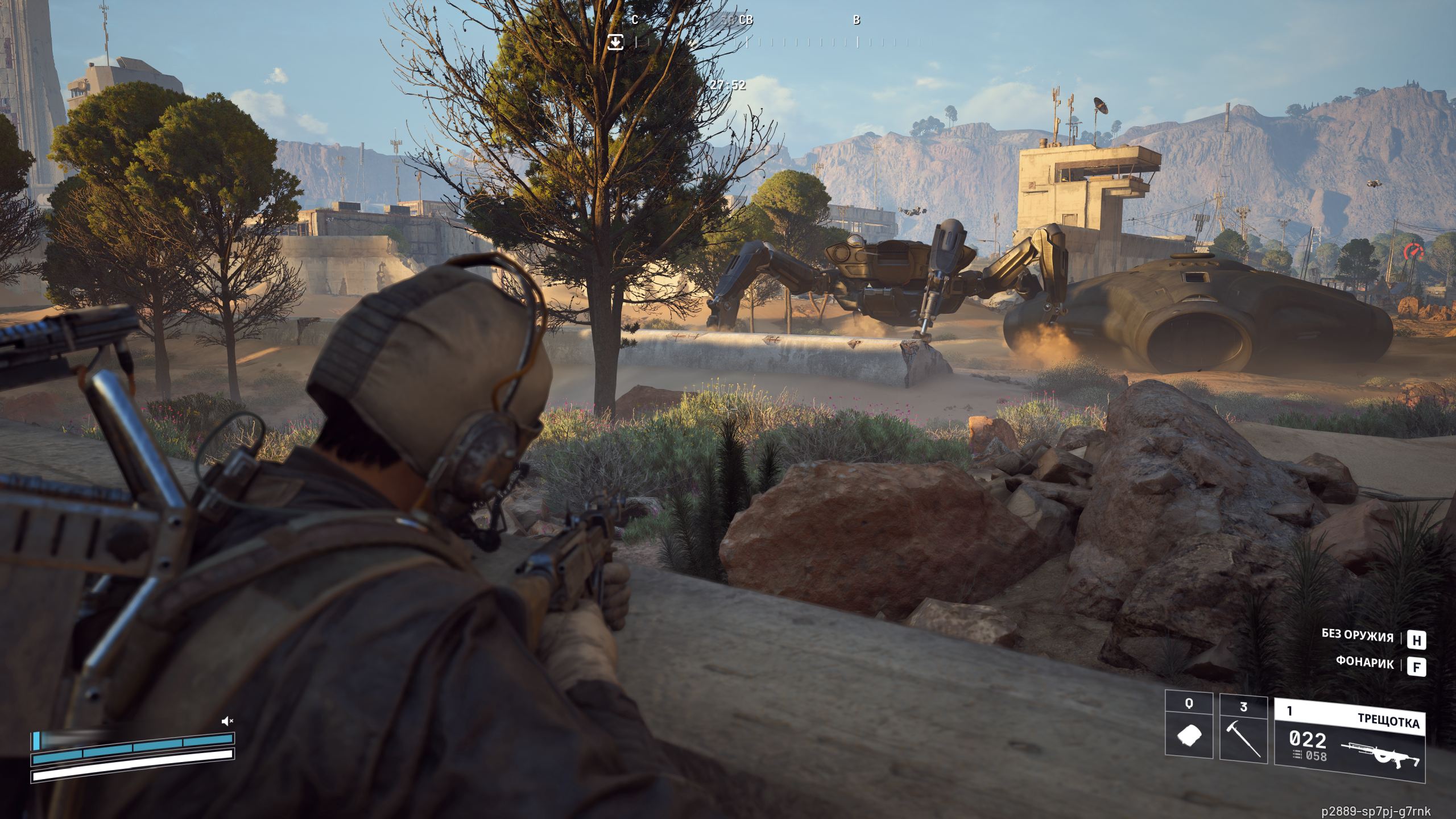1456x819 pixels.
Task: Click the extraction marker on the compass
Action: [615, 42]
